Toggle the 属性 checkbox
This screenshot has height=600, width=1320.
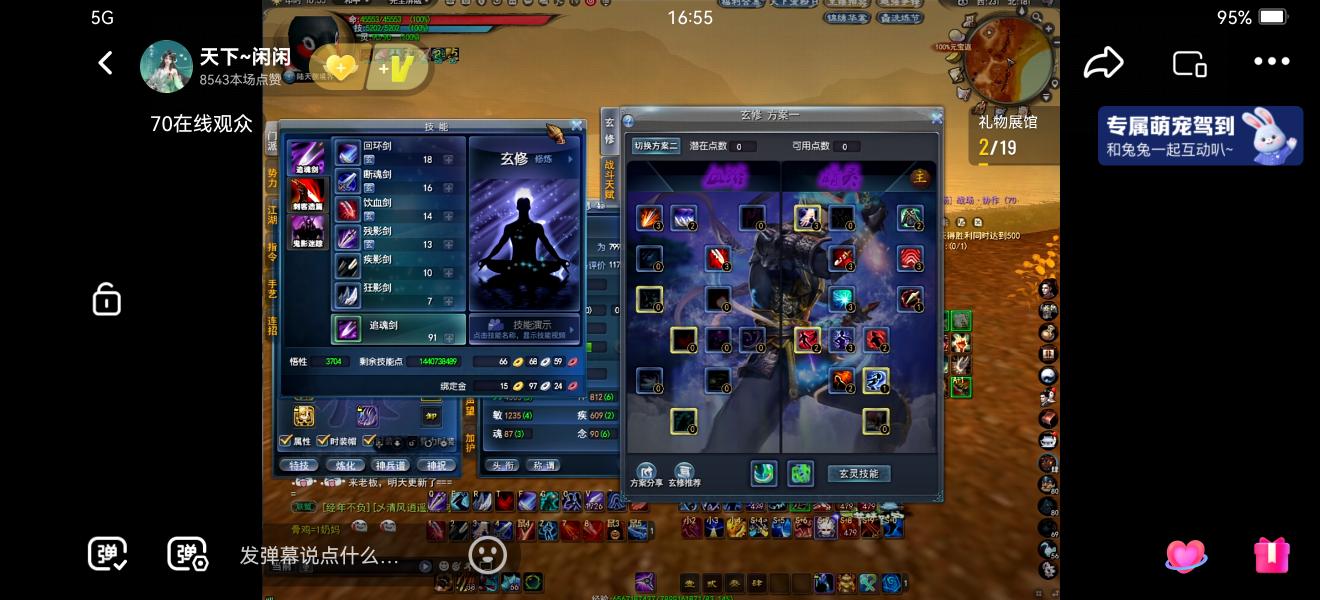point(286,440)
